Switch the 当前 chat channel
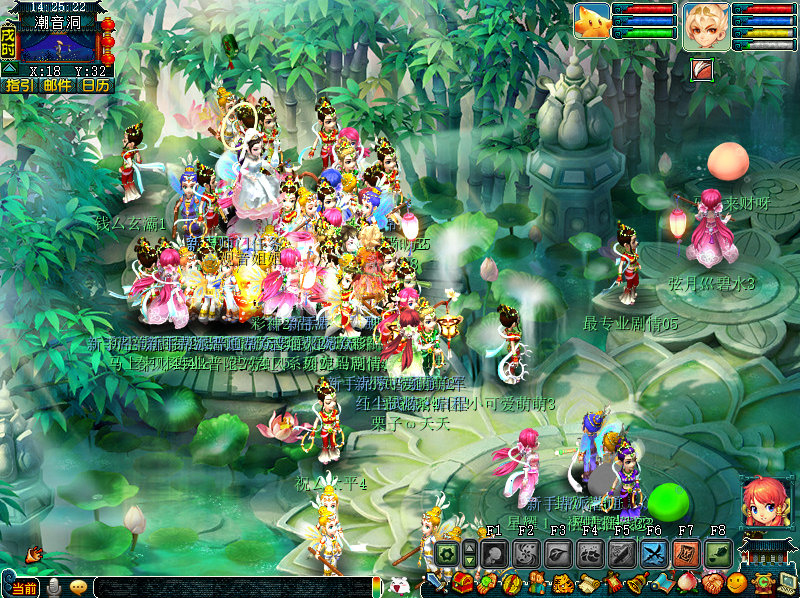 (22, 588)
